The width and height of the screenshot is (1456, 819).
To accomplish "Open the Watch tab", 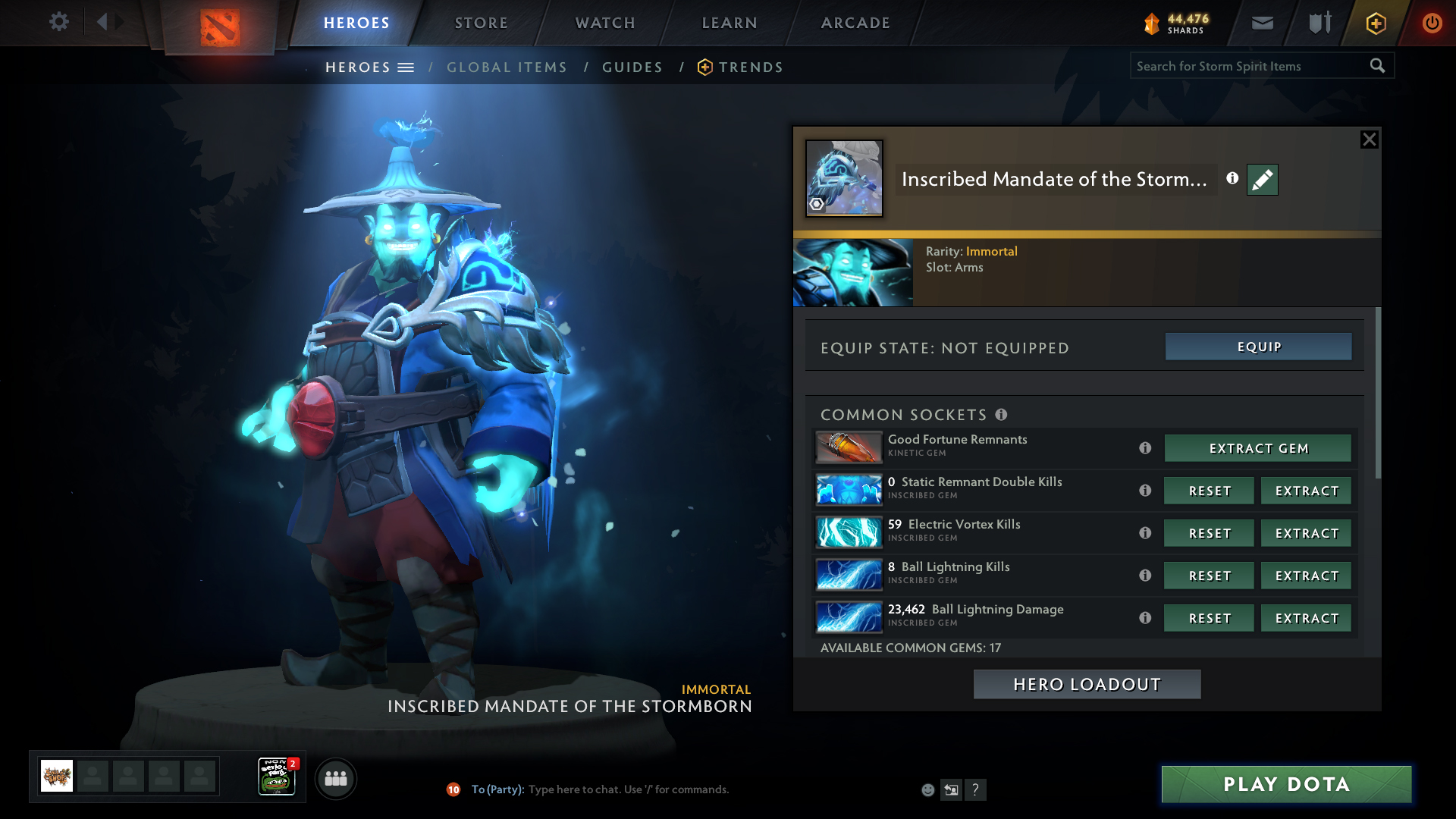I will point(605,23).
